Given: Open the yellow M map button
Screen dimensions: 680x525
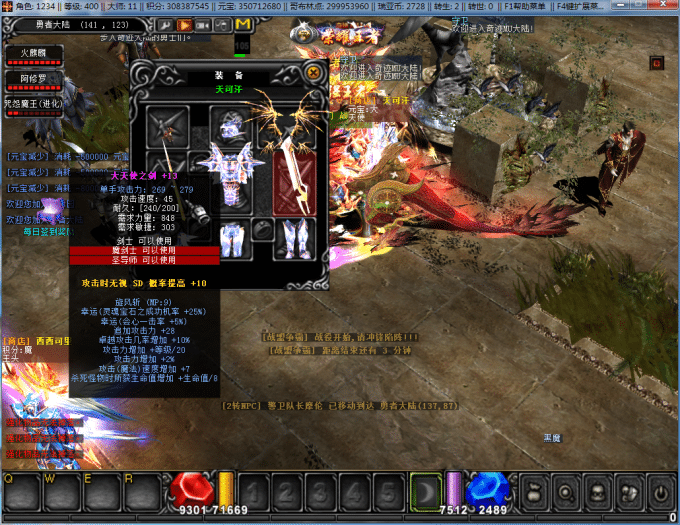Looking at the screenshot, I should point(241,25).
